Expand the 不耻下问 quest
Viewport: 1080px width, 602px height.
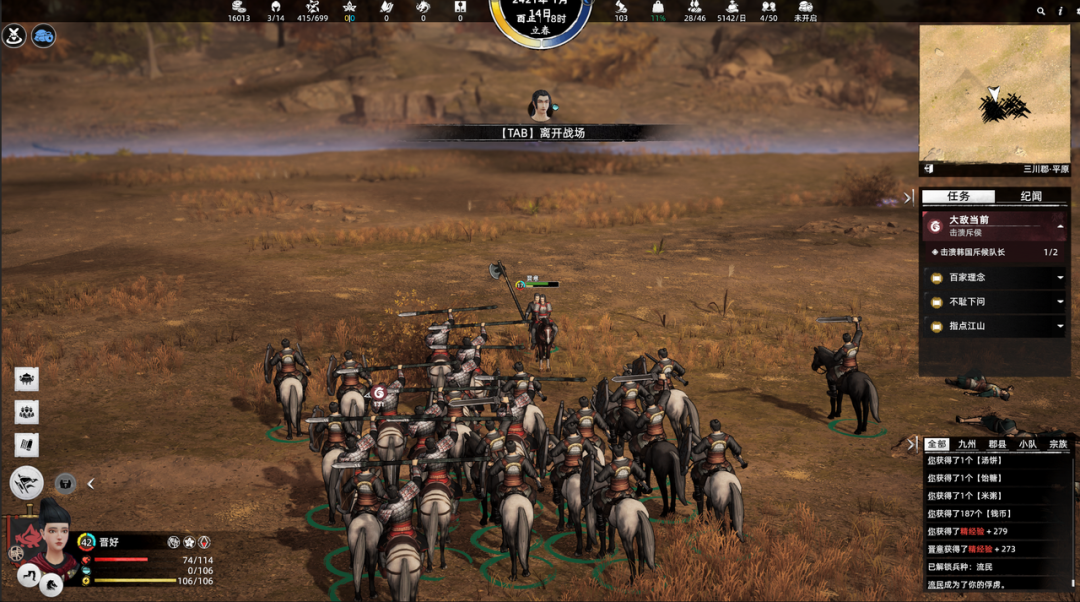pos(1060,301)
